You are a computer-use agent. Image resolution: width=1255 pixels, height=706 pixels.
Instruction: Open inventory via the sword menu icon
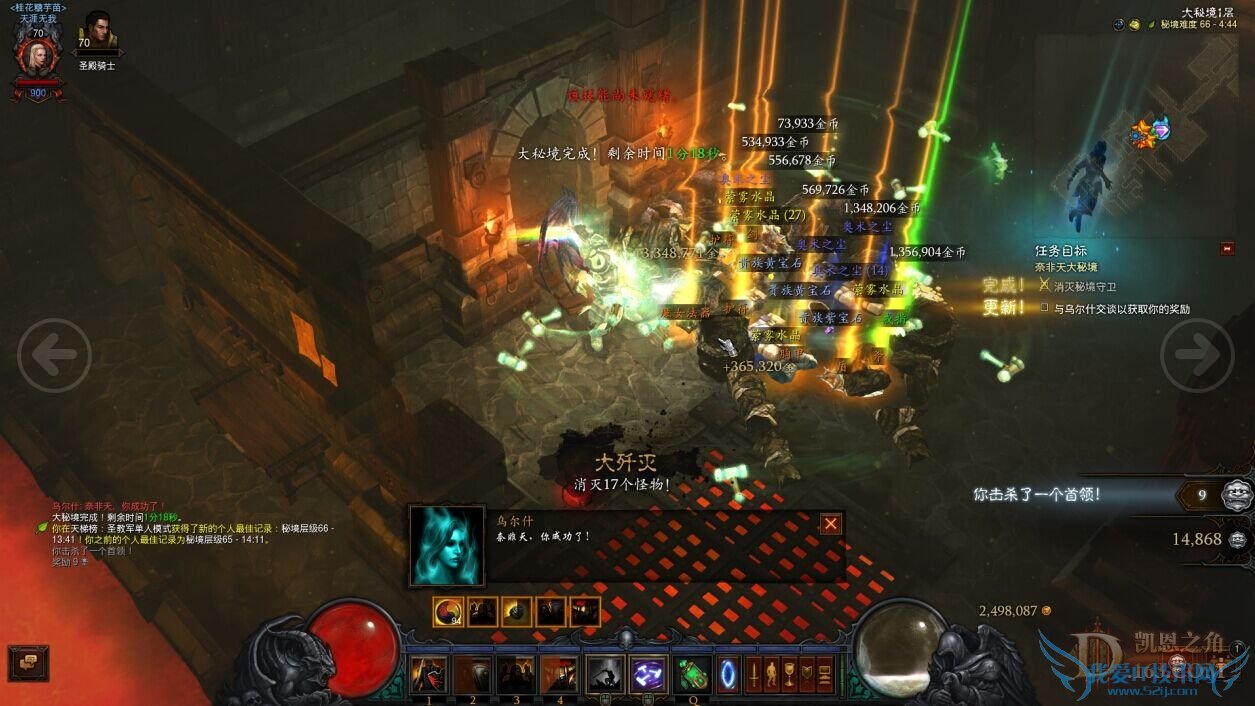point(756,675)
